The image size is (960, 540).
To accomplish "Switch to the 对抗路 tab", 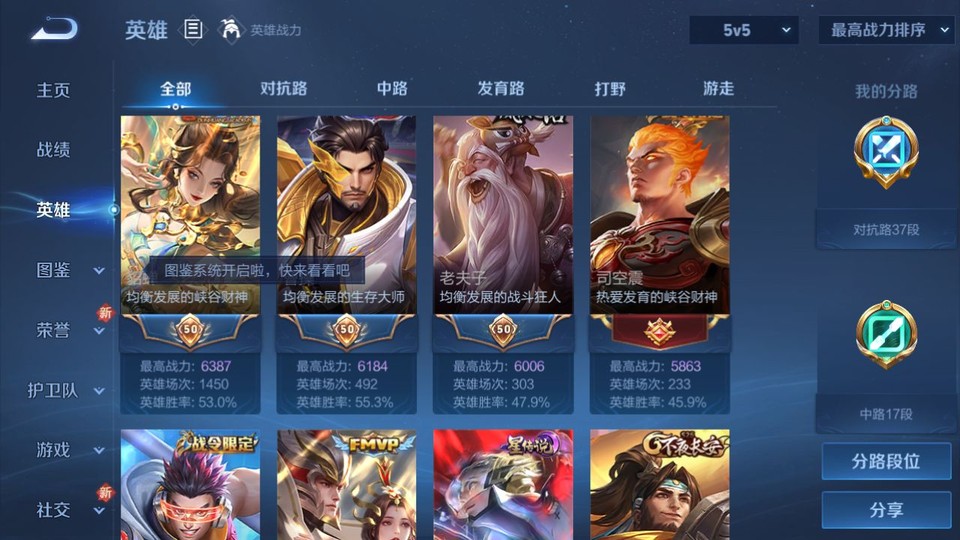I will point(282,88).
